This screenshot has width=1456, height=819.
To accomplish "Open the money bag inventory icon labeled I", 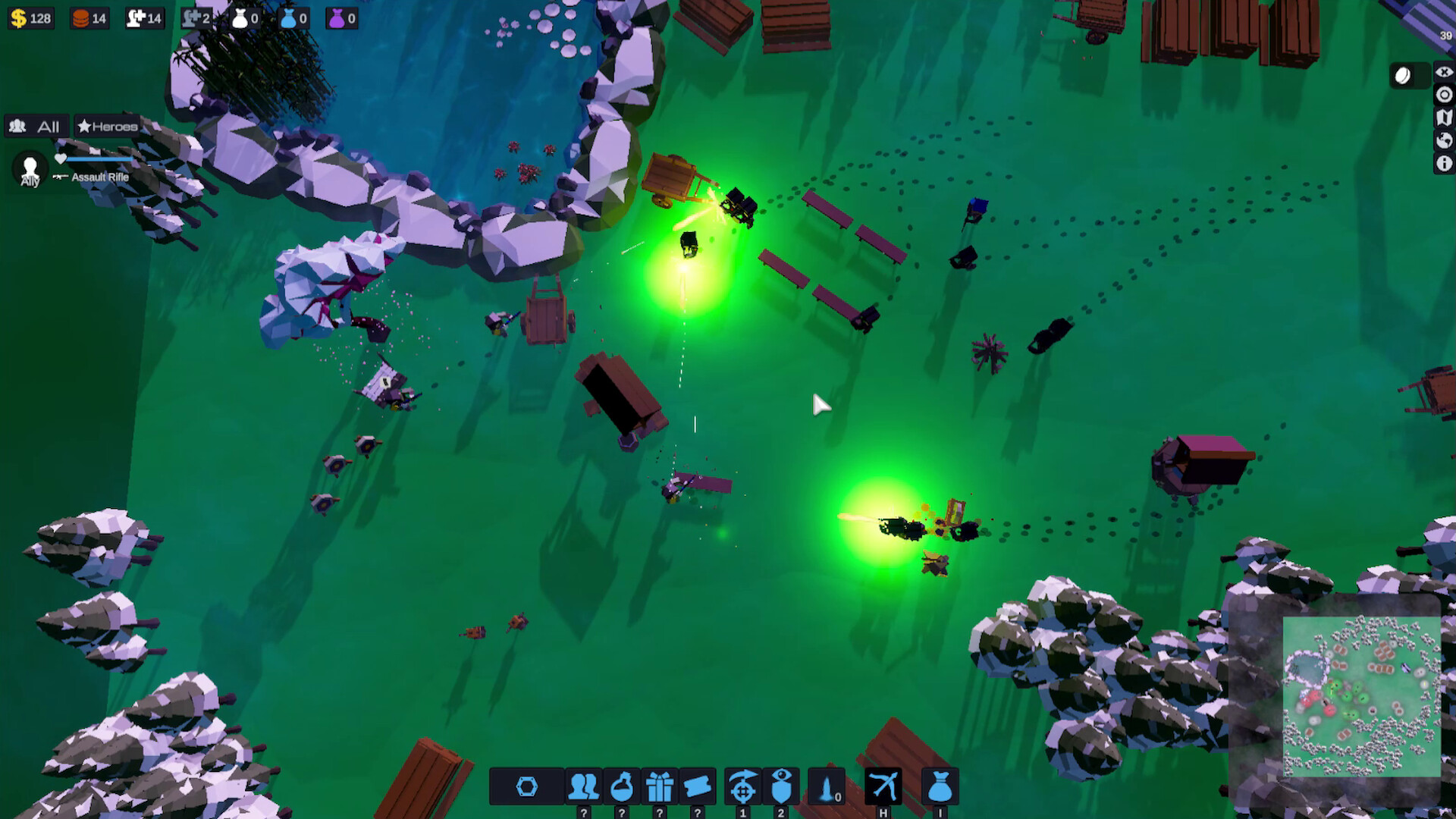I will pos(940,786).
